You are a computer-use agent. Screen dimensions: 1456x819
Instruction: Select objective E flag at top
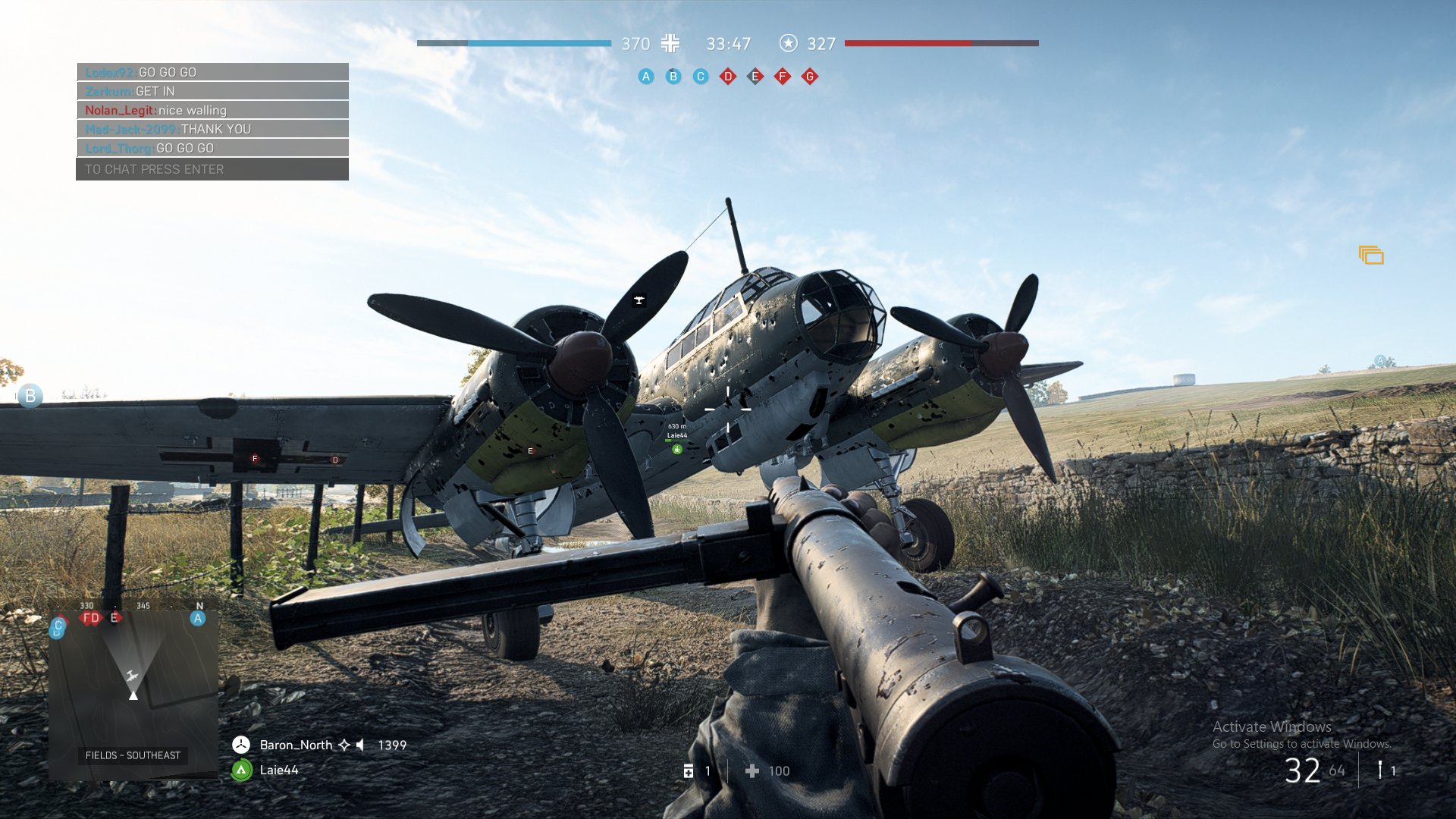(755, 77)
